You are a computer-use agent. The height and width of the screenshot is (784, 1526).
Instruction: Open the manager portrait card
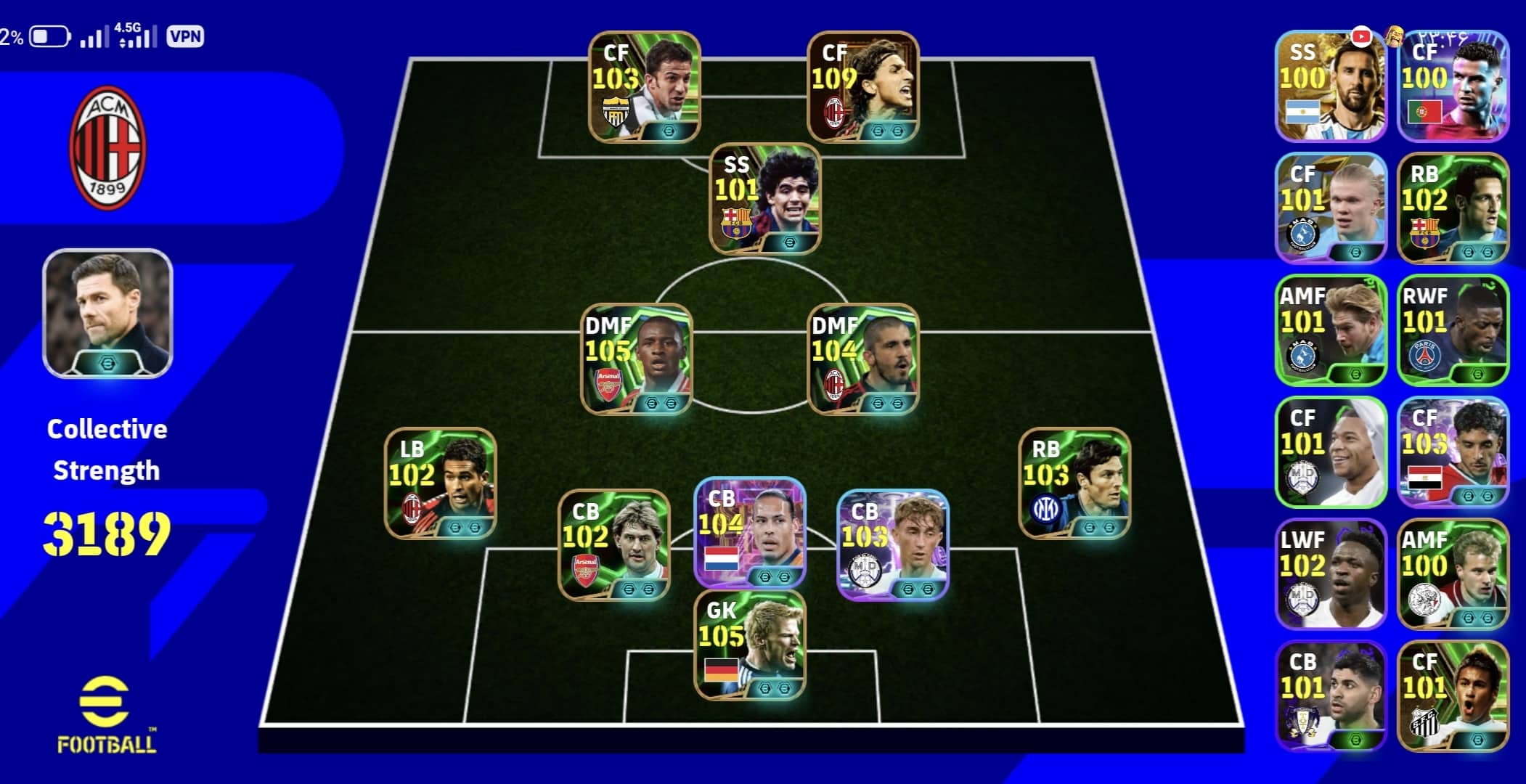107,313
